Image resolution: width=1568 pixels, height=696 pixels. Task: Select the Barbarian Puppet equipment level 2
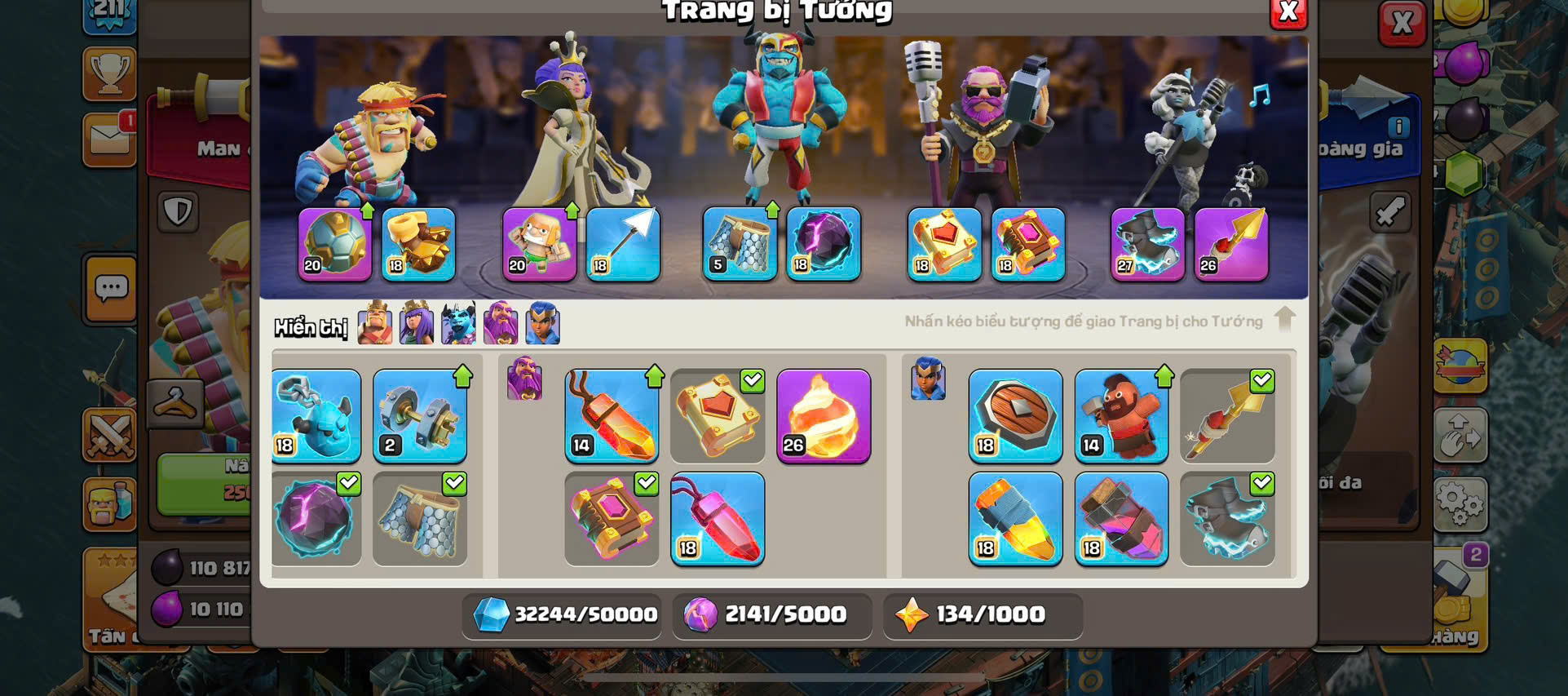click(420, 416)
